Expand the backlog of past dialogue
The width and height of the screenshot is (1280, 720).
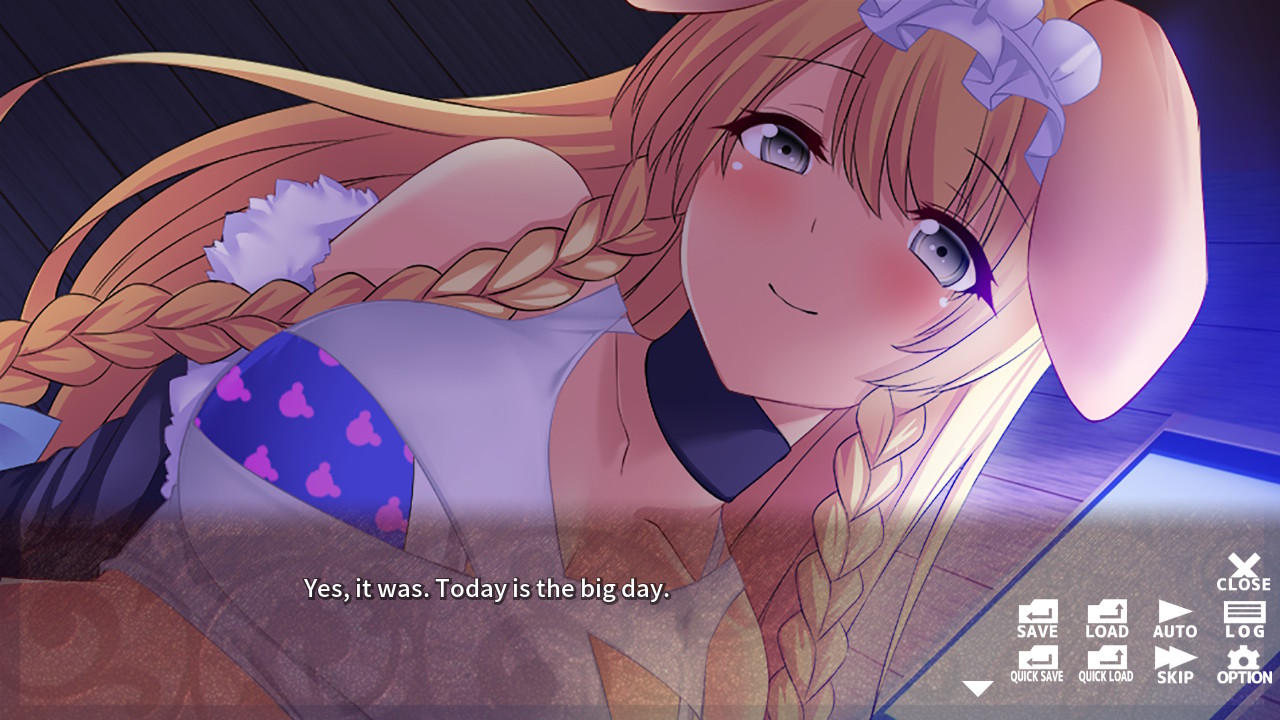coord(1242,617)
